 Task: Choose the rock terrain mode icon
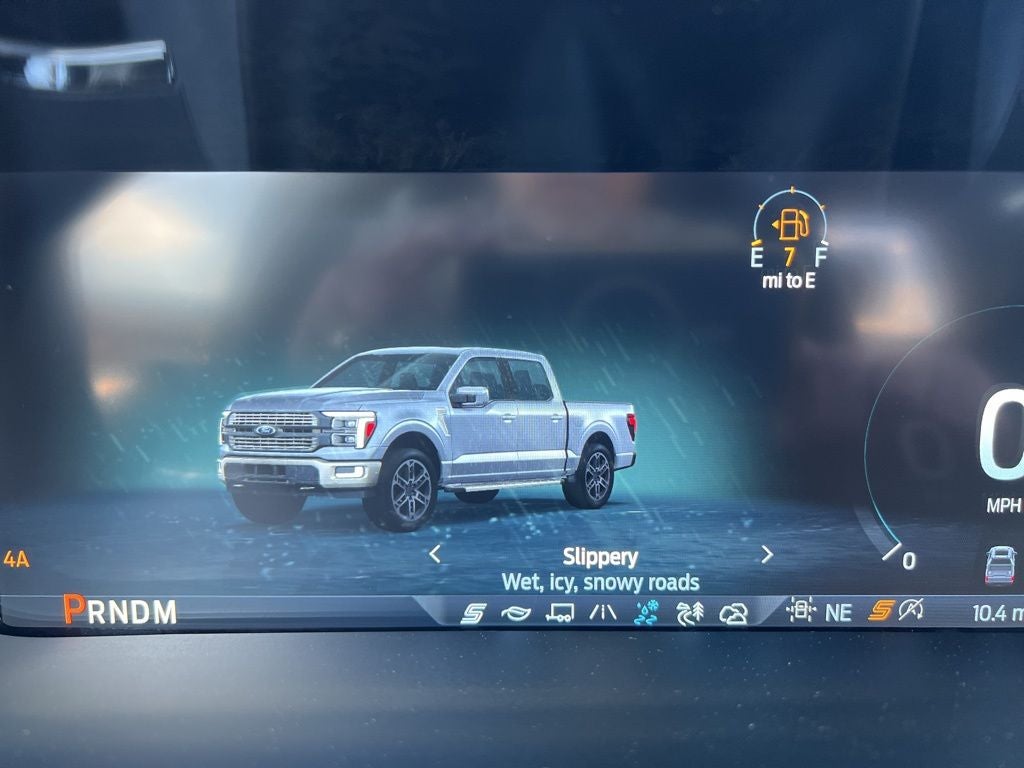tap(734, 613)
